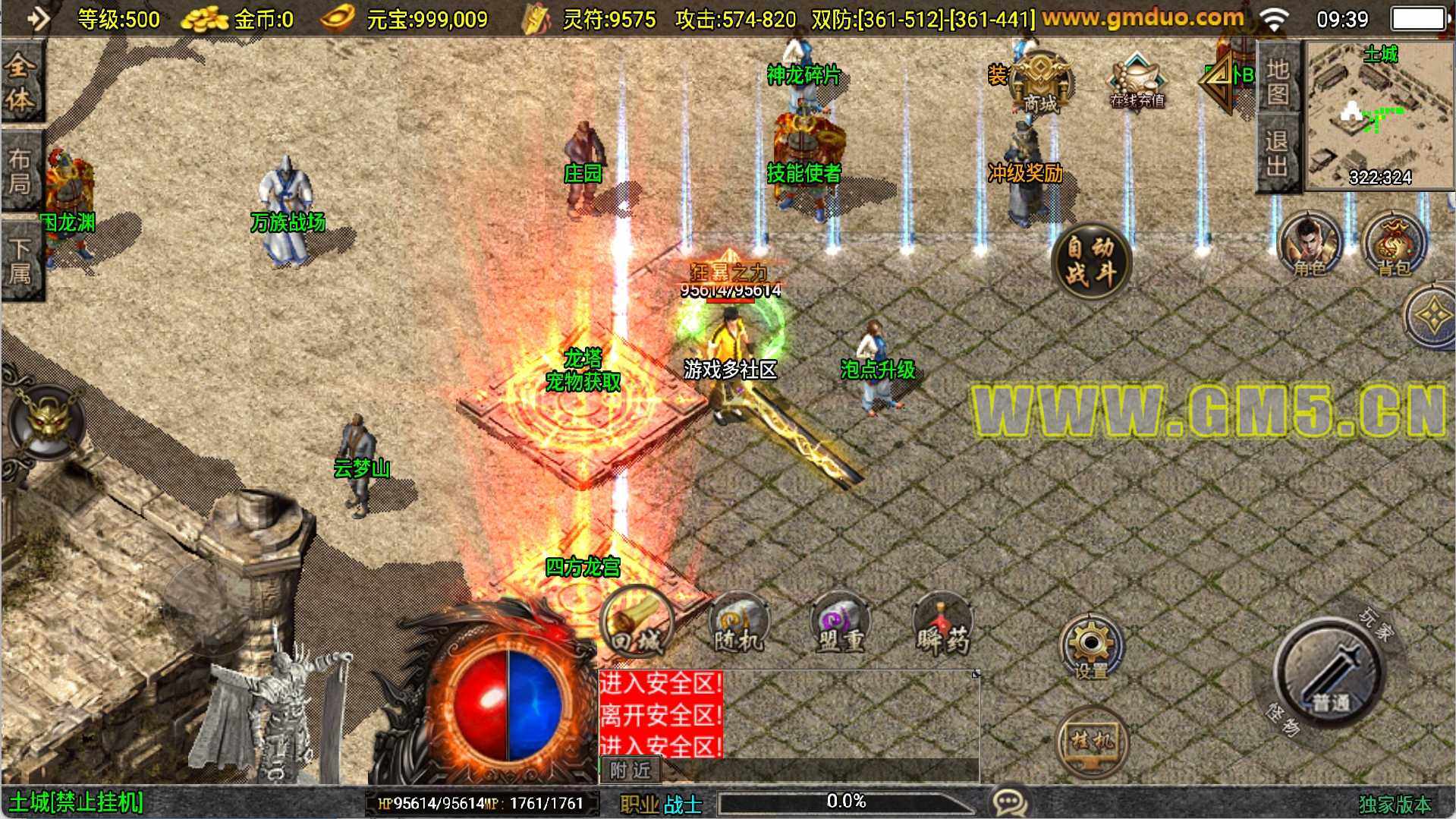1456x819 pixels.
Task: Open the 商城 shop icon
Action: point(1041,83)
